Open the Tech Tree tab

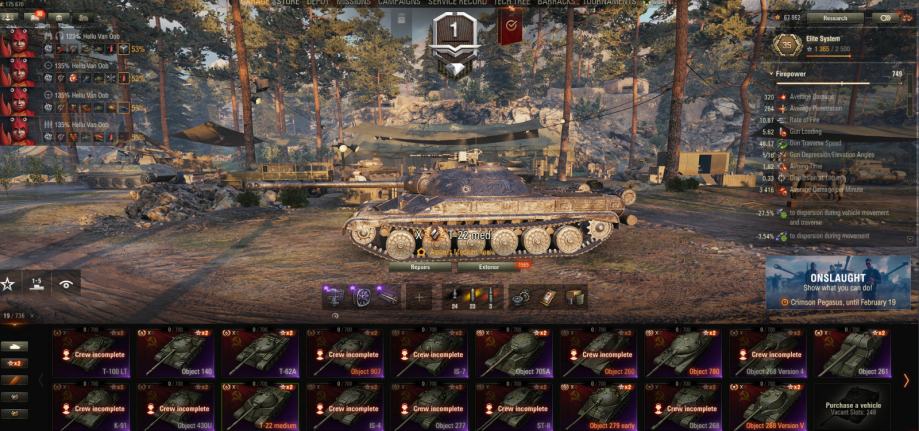512,3
